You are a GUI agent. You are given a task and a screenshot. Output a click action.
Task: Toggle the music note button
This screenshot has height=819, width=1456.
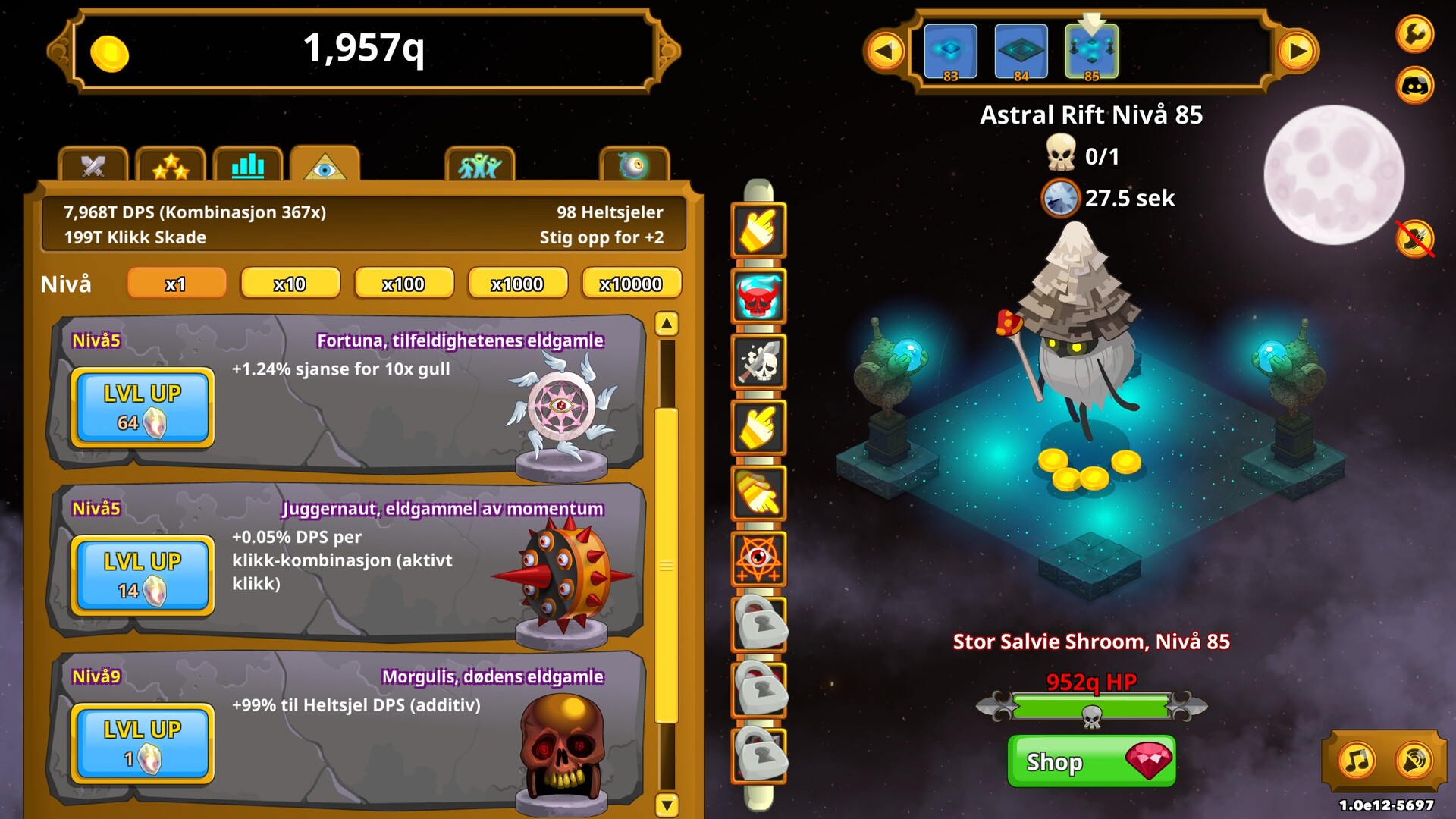1357,760
